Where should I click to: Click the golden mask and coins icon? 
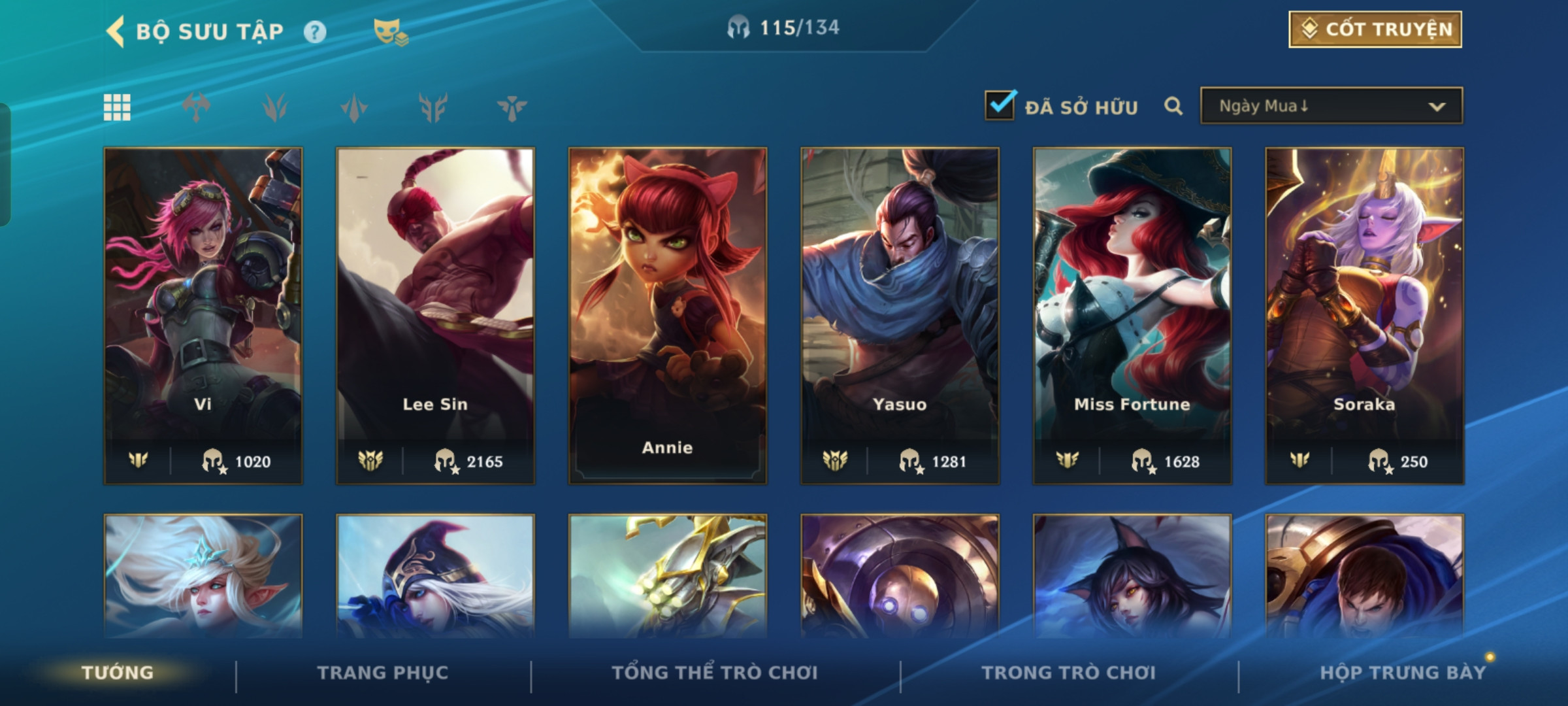[390, 32]
